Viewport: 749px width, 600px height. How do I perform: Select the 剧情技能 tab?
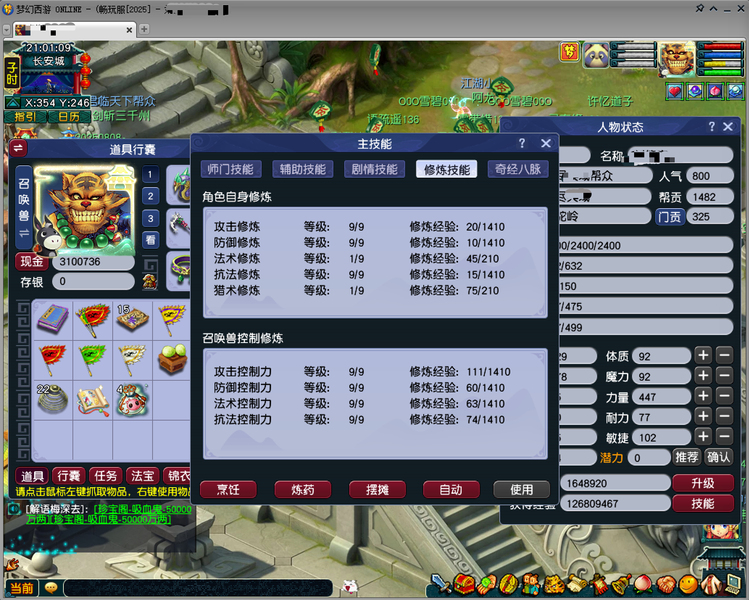click(374, 169)
